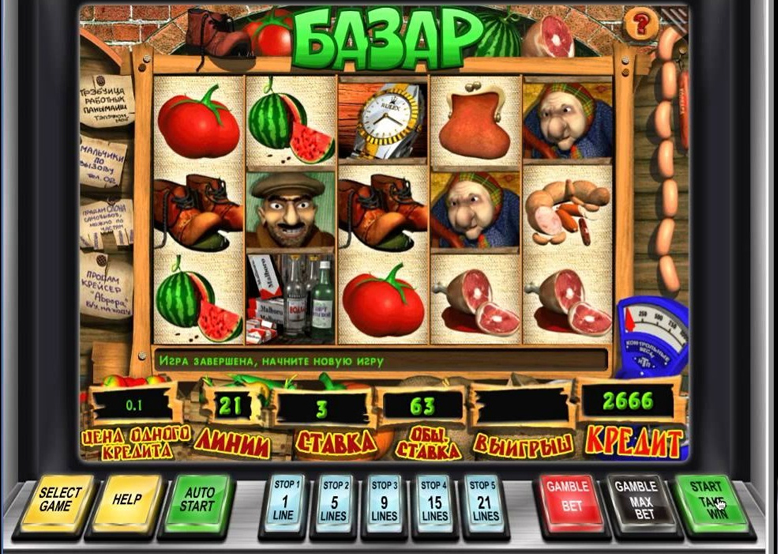Open the Select Game menu

(61, 499)
